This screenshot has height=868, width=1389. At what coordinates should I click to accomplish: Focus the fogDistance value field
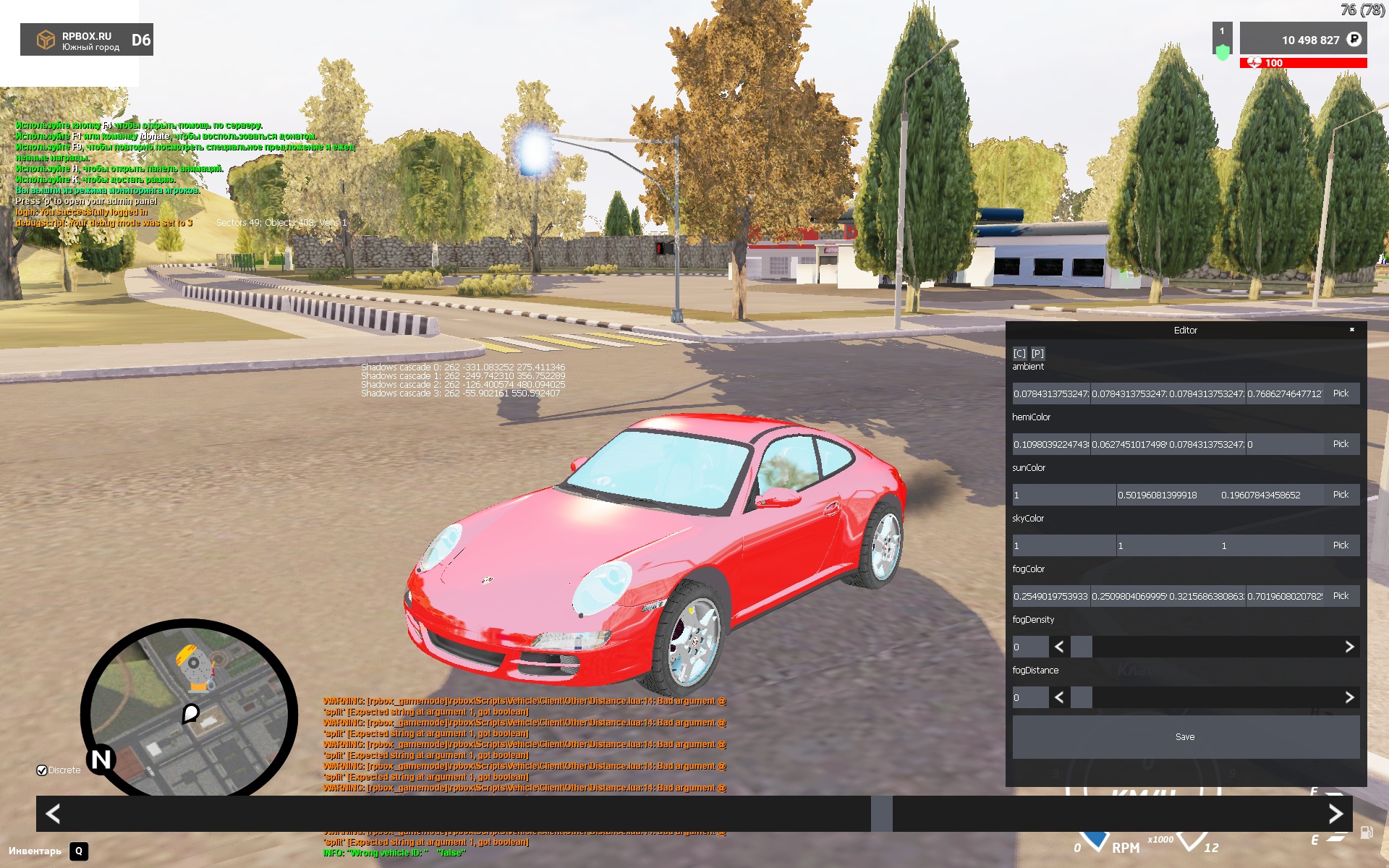(1029, 697)
